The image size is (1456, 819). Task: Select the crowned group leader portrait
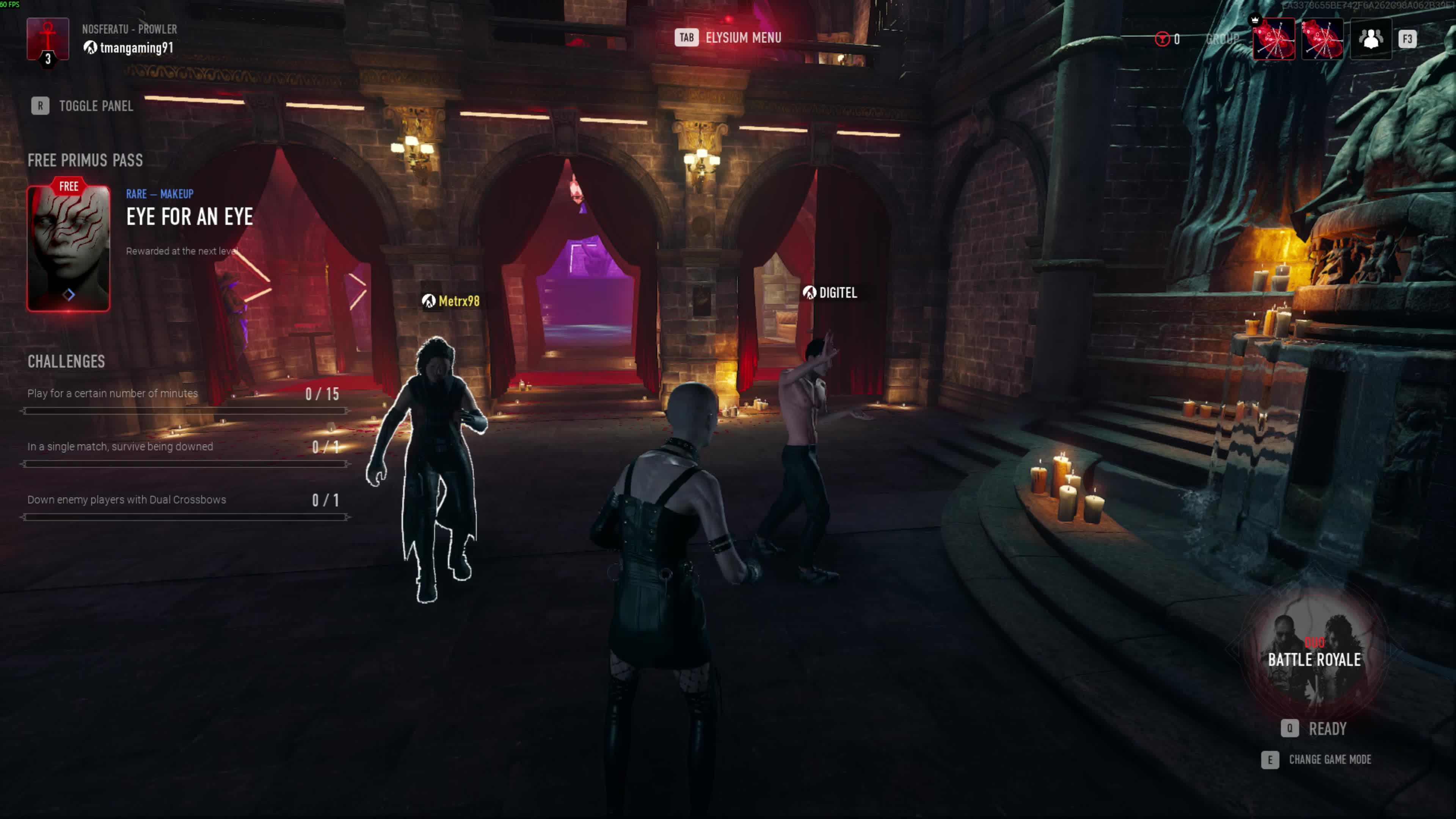point(1274,39)
